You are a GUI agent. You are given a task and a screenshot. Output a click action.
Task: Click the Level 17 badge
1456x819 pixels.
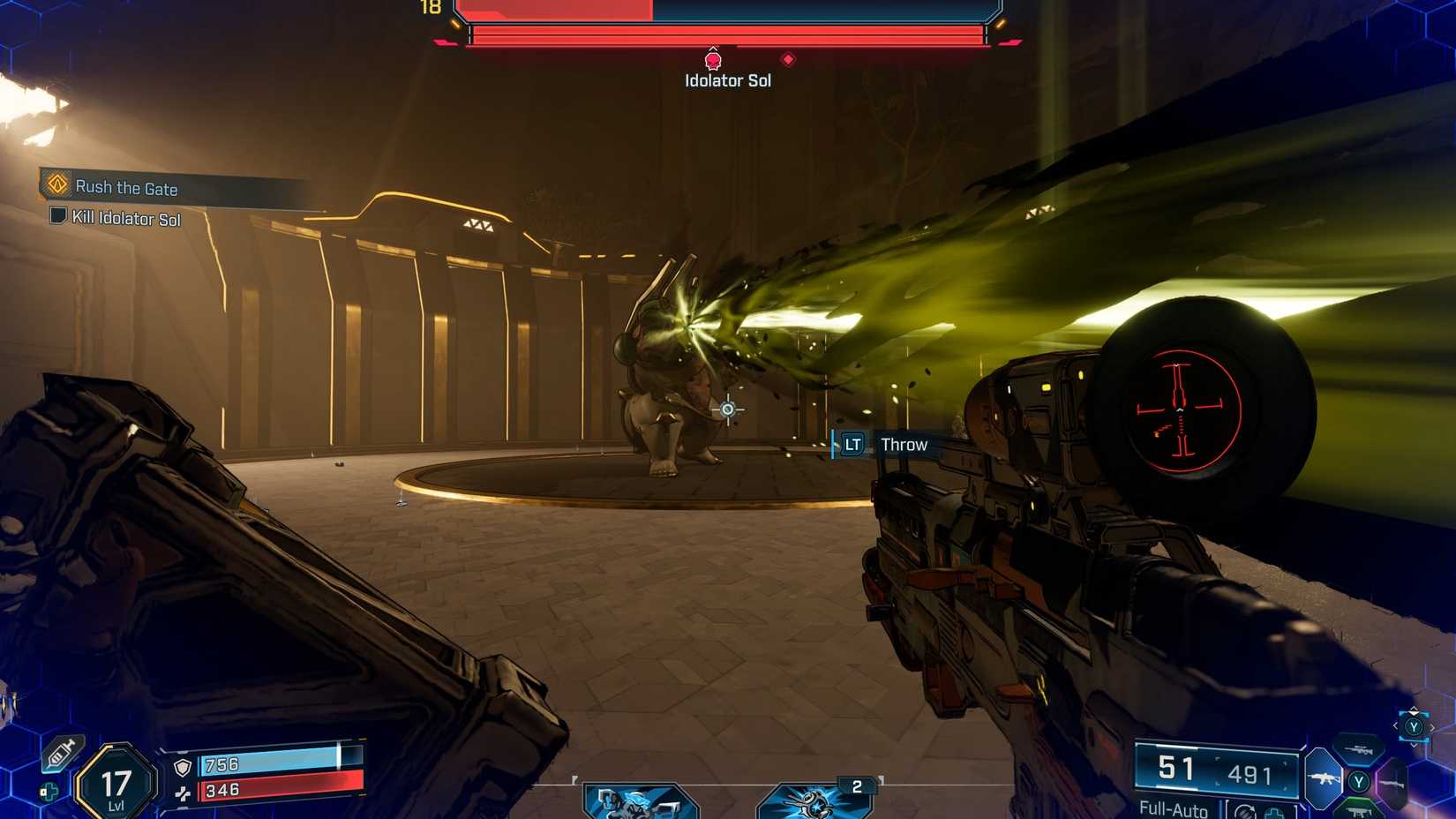click(115, 782)
